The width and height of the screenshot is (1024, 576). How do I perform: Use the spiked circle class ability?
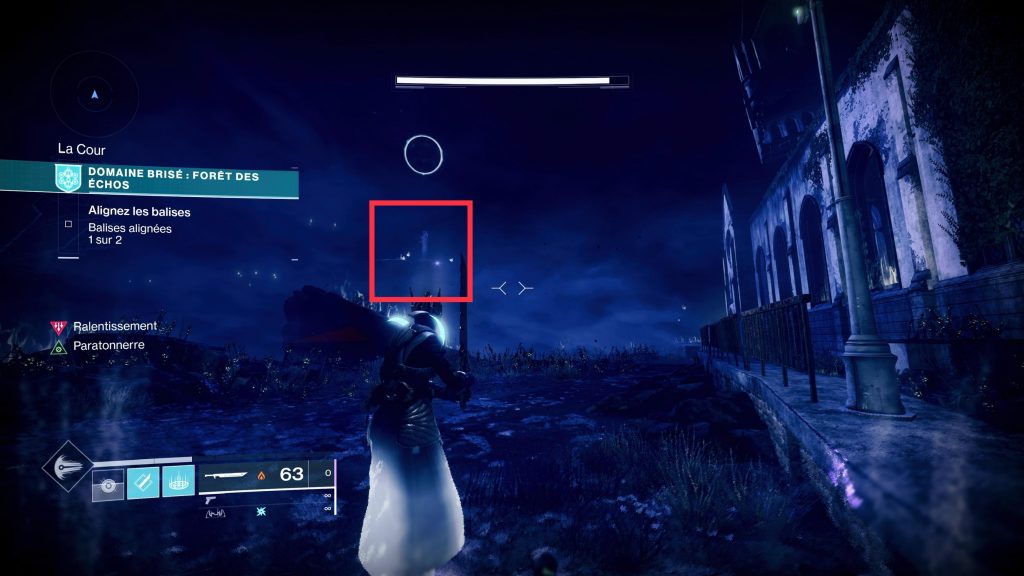pos(179,483)
